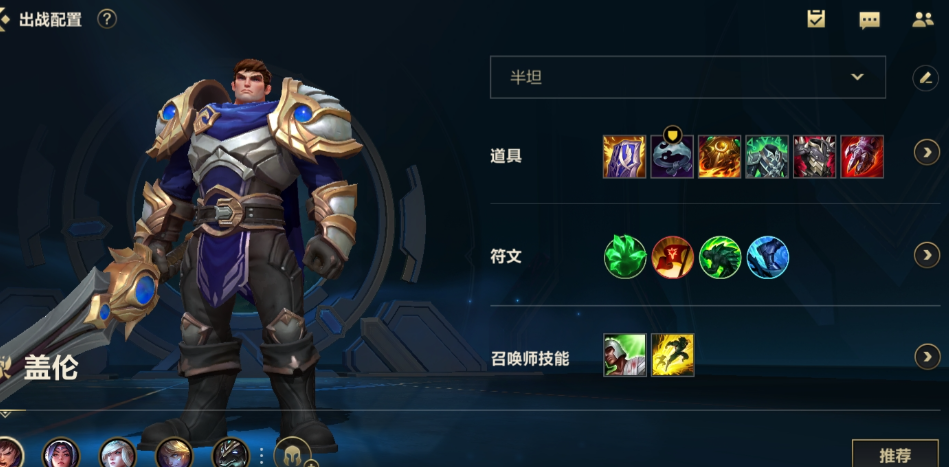Select the boots item with the gold badge
Viewport: 949px width, 467px height.
(x=672, y=157)
